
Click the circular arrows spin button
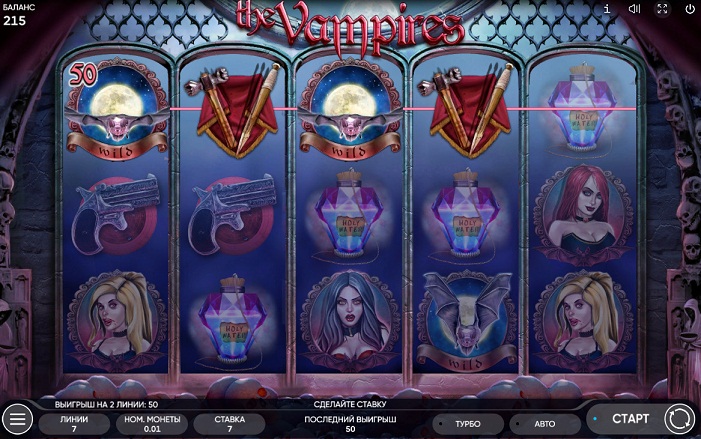tap(679, 418)
